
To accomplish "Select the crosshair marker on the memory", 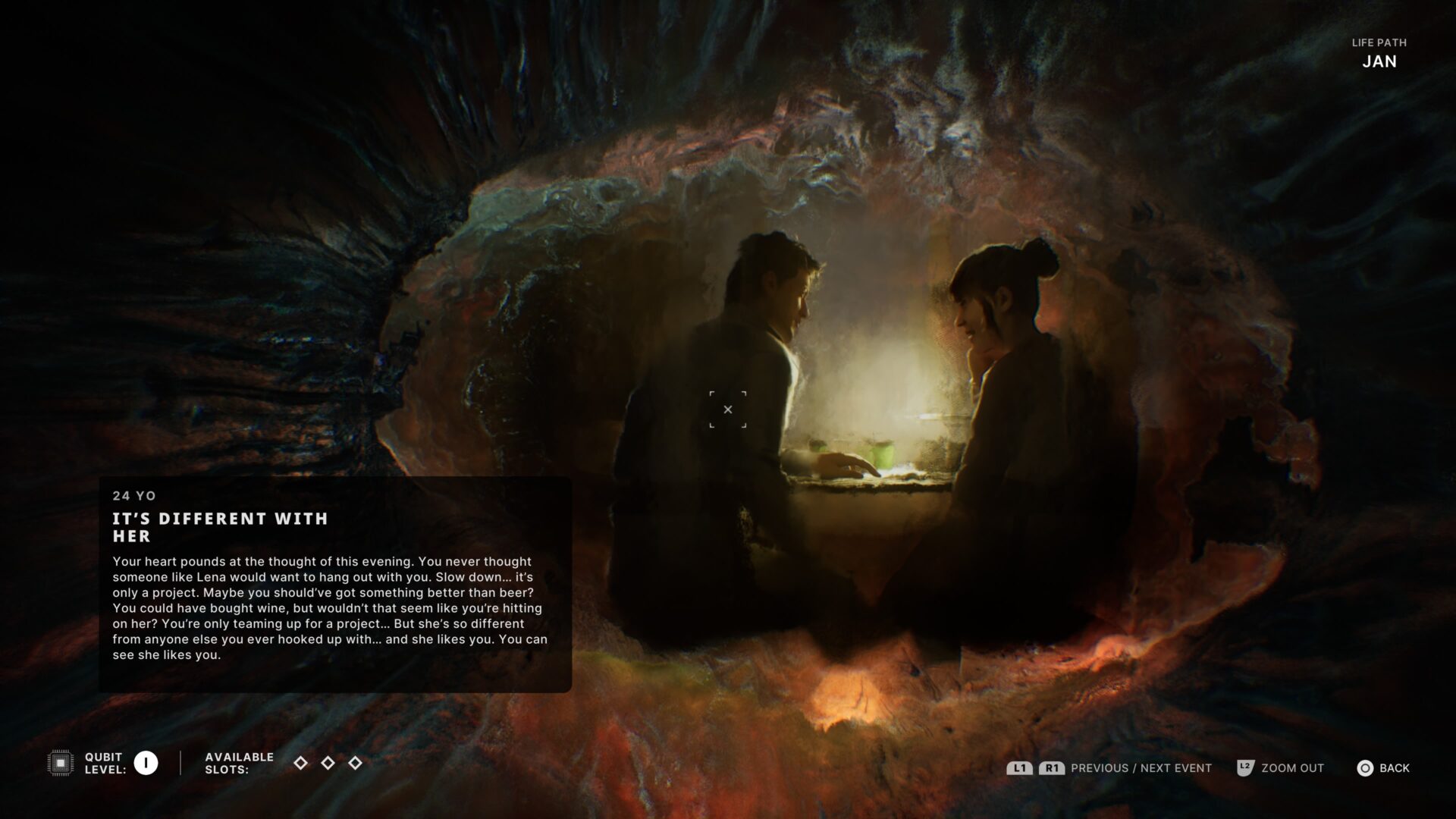I will (x=728, y=409).
